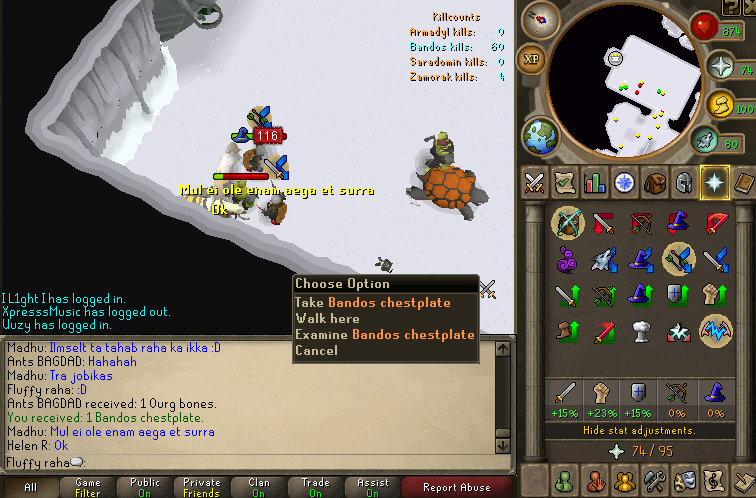
Task: Select the All chat filter tab
Action: (30, 487)
